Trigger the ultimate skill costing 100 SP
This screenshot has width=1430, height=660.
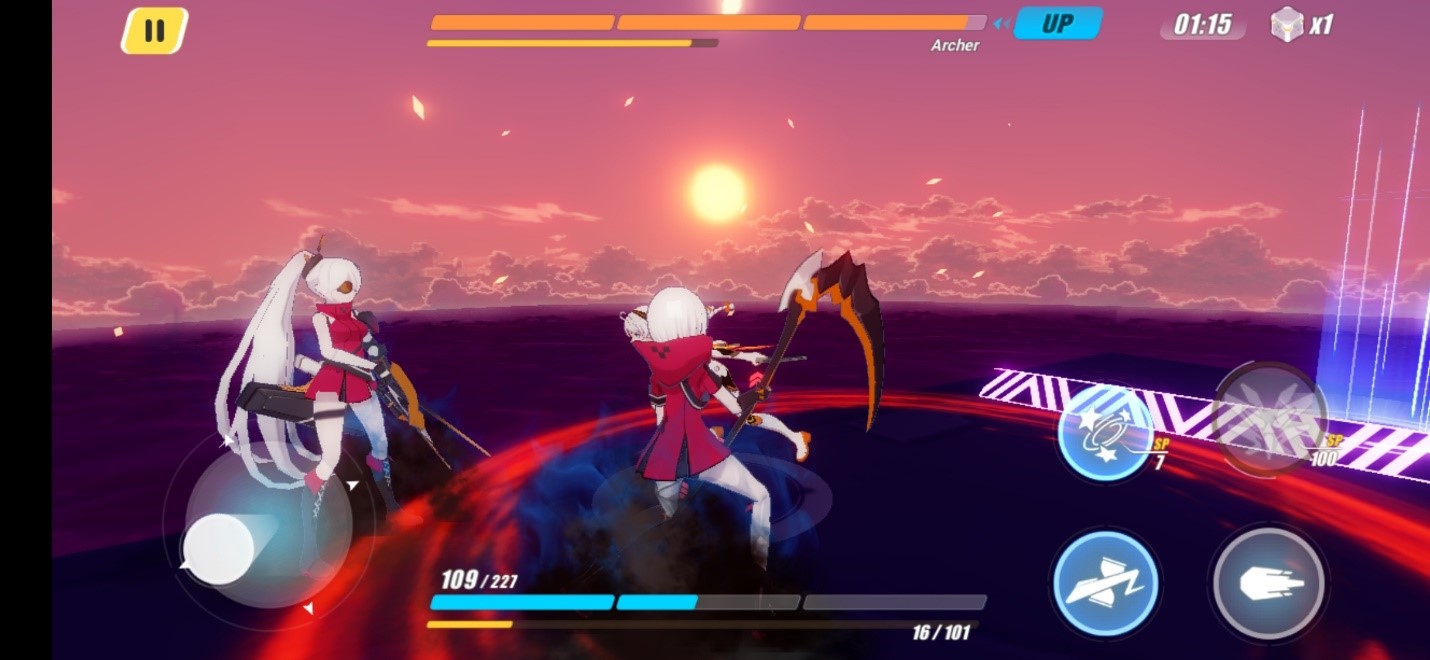(x=1268, y=418)
